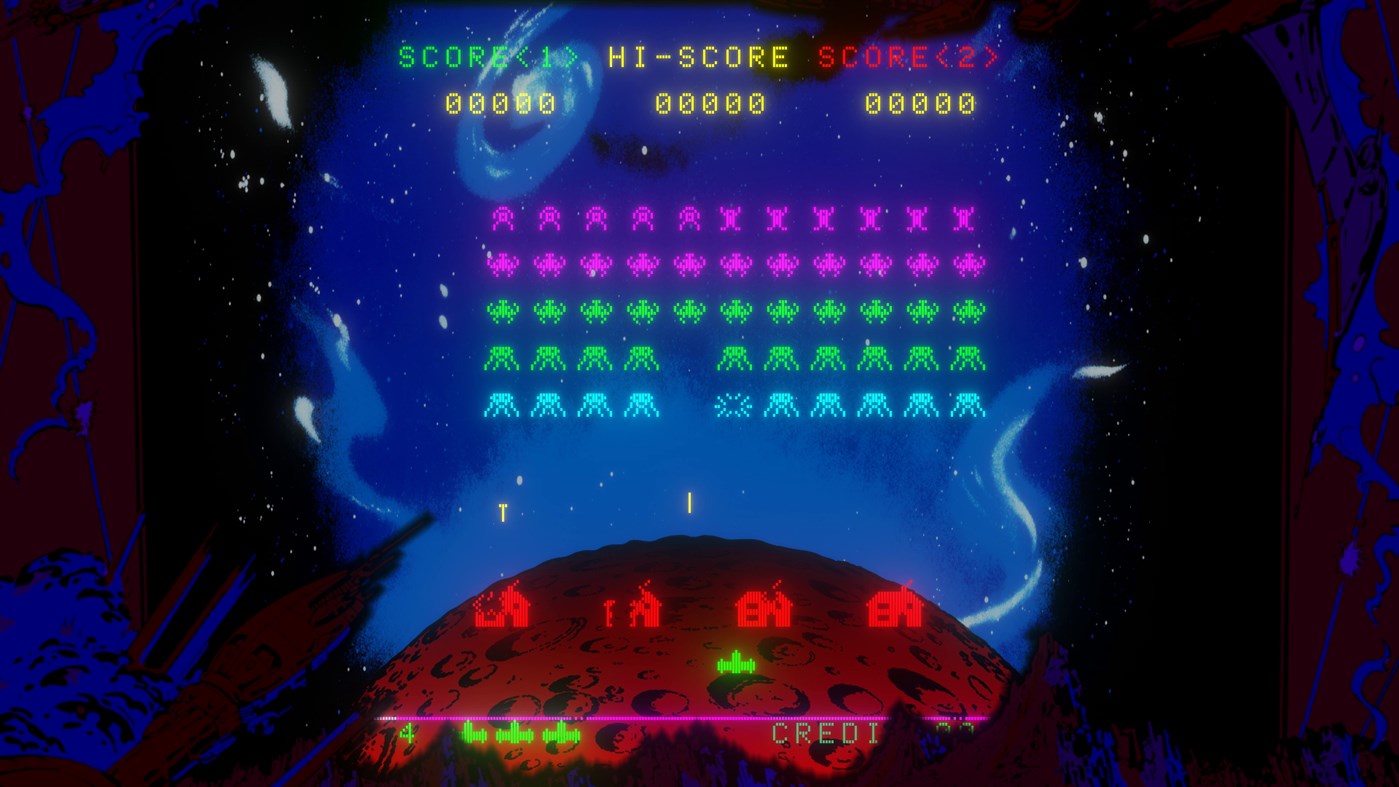The width and height of the screenshot is (1399, 787).
Task: Click the first spare-life cannon icon
Action: click(x=470, y=732)
